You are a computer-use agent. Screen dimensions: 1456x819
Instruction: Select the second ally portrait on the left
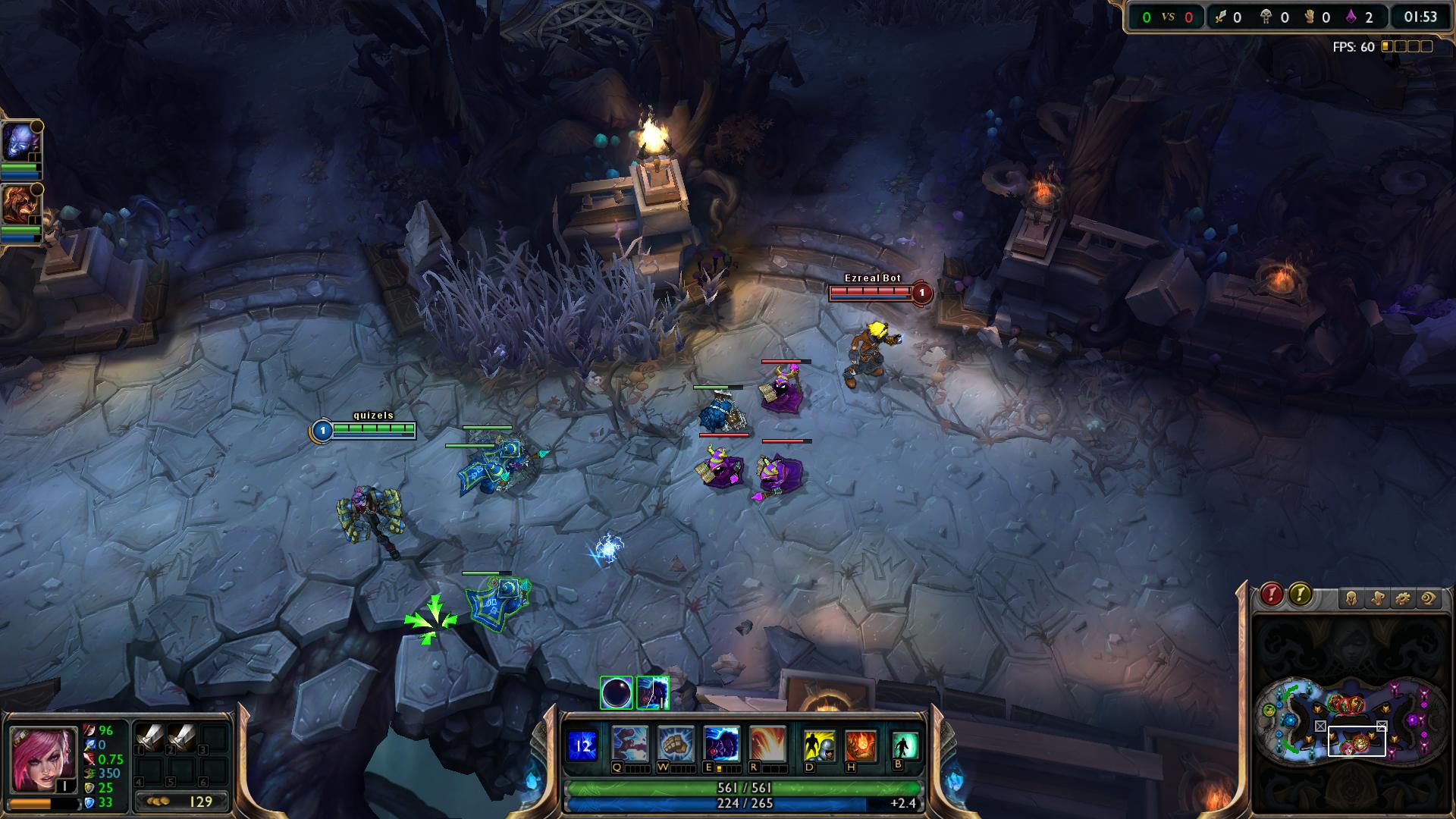[x=20, y=205]
